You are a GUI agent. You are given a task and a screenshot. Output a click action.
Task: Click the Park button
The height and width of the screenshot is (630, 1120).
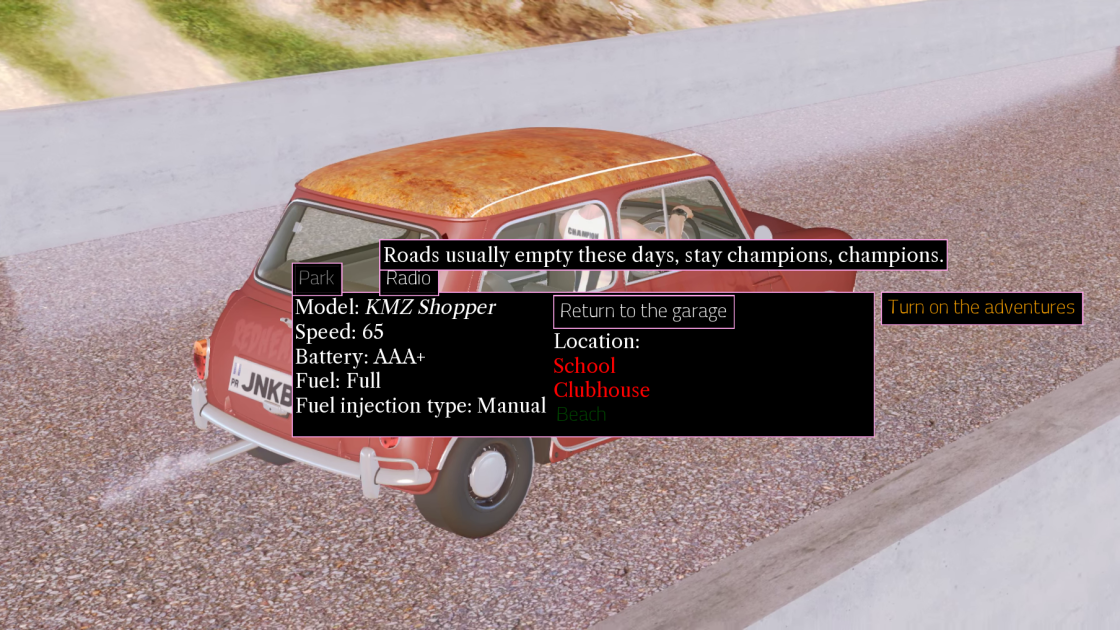point(317,279)
